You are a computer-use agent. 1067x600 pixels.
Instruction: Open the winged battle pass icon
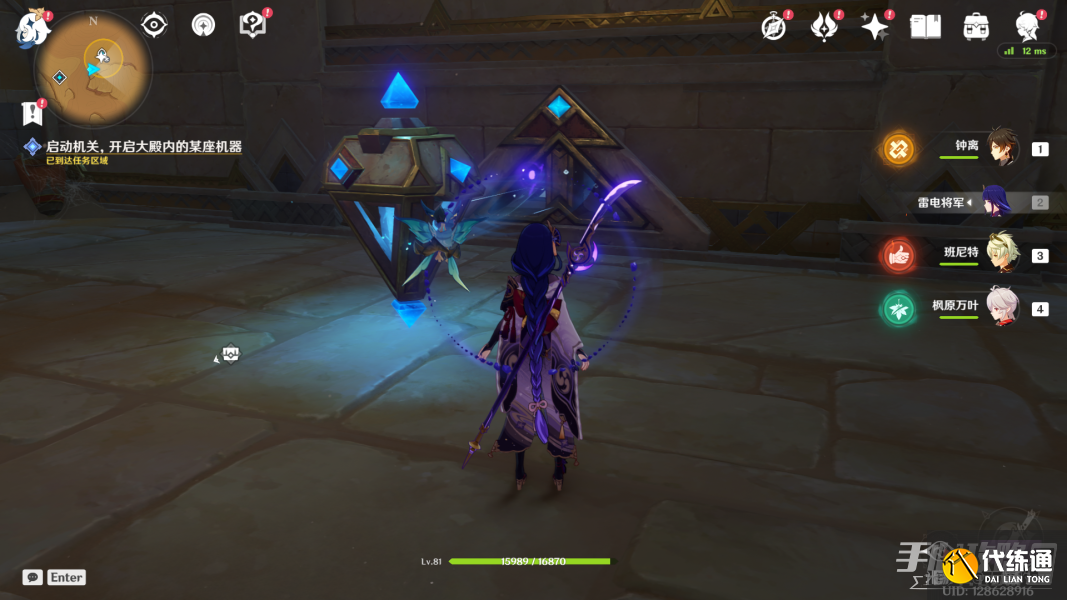824,27
